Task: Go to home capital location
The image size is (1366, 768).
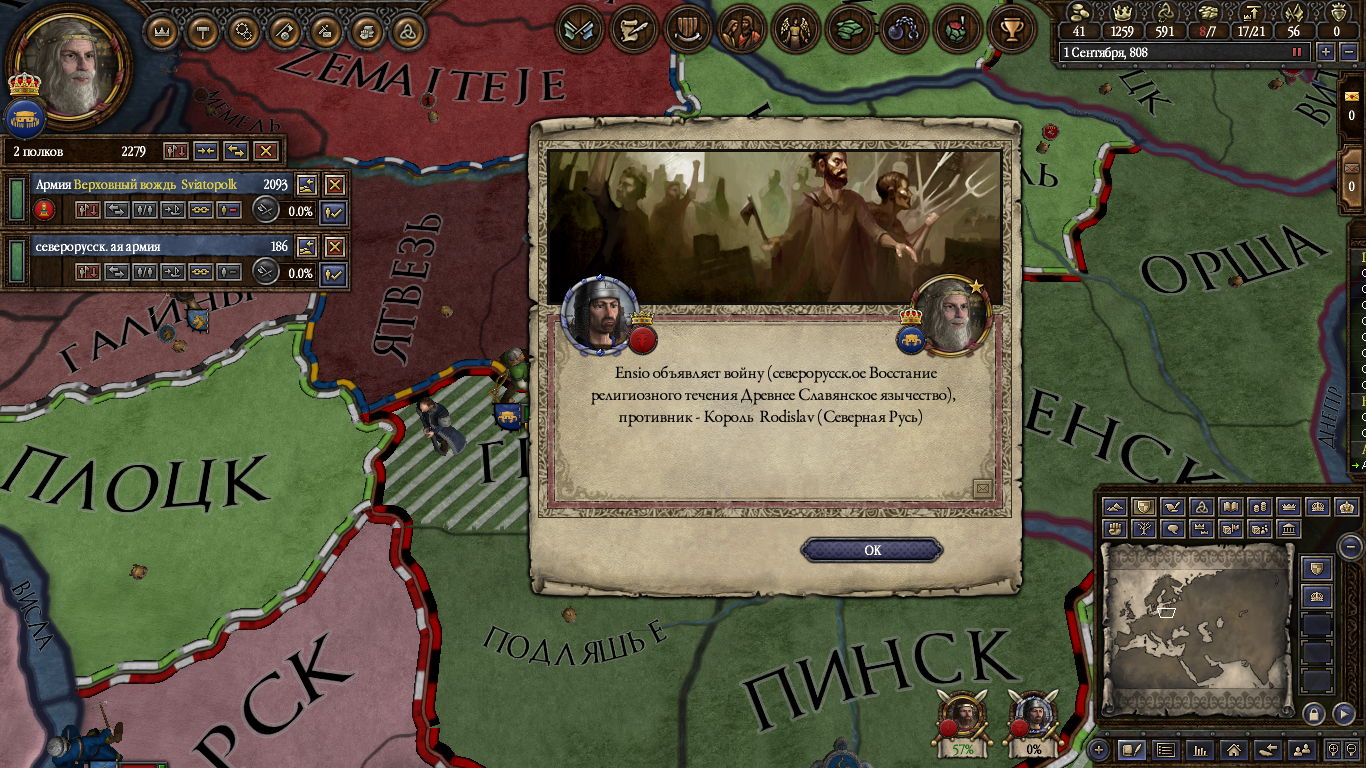Action: point(1234,749)
